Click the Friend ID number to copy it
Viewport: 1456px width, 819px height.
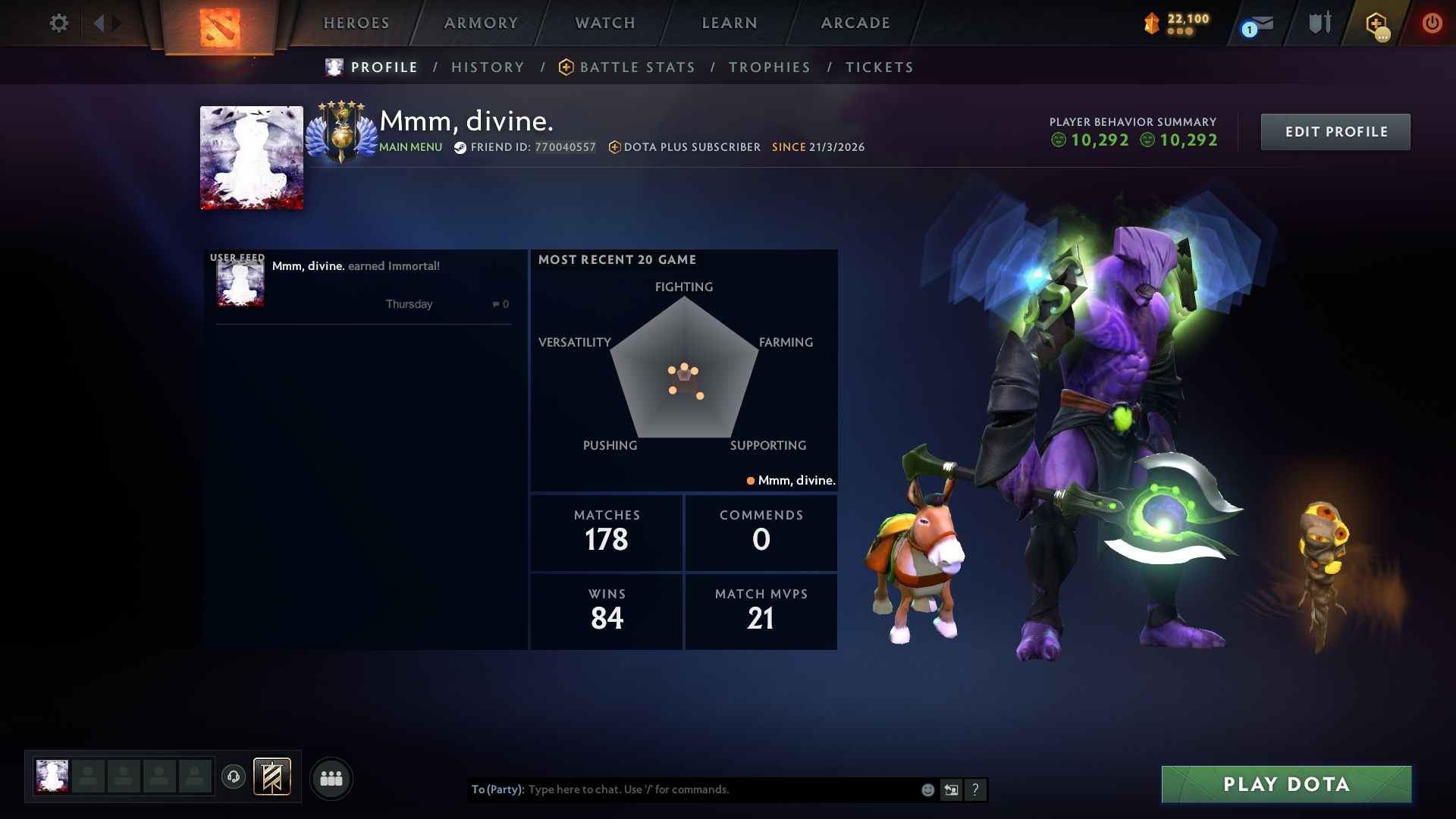(x=564, y=147)
